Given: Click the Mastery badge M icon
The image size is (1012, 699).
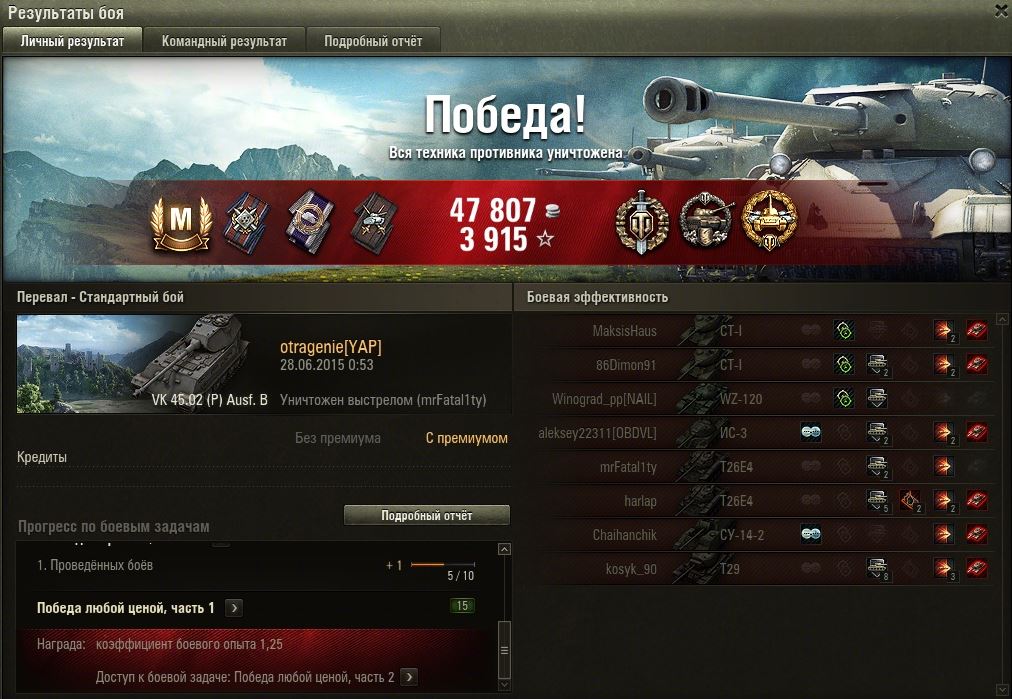Looking at the screenshot, I should [181, 221].
